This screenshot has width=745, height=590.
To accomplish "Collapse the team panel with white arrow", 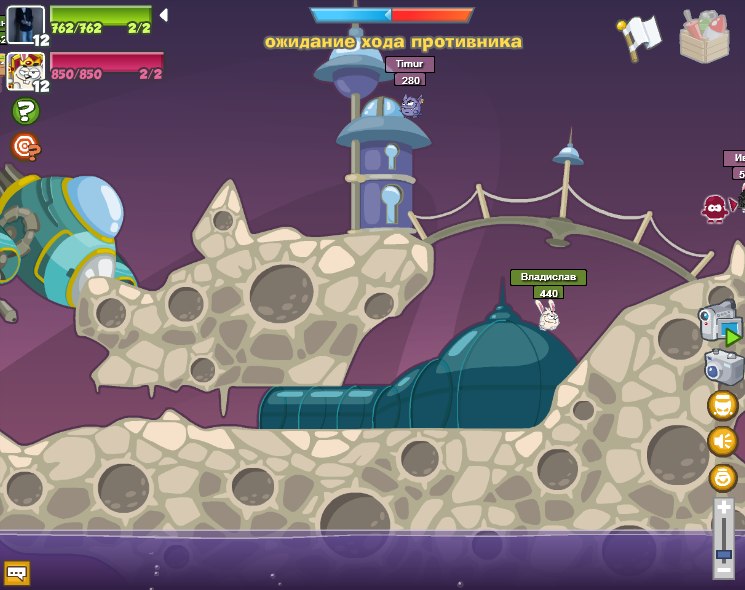I will pyautogui.click(x=163, y=15).
